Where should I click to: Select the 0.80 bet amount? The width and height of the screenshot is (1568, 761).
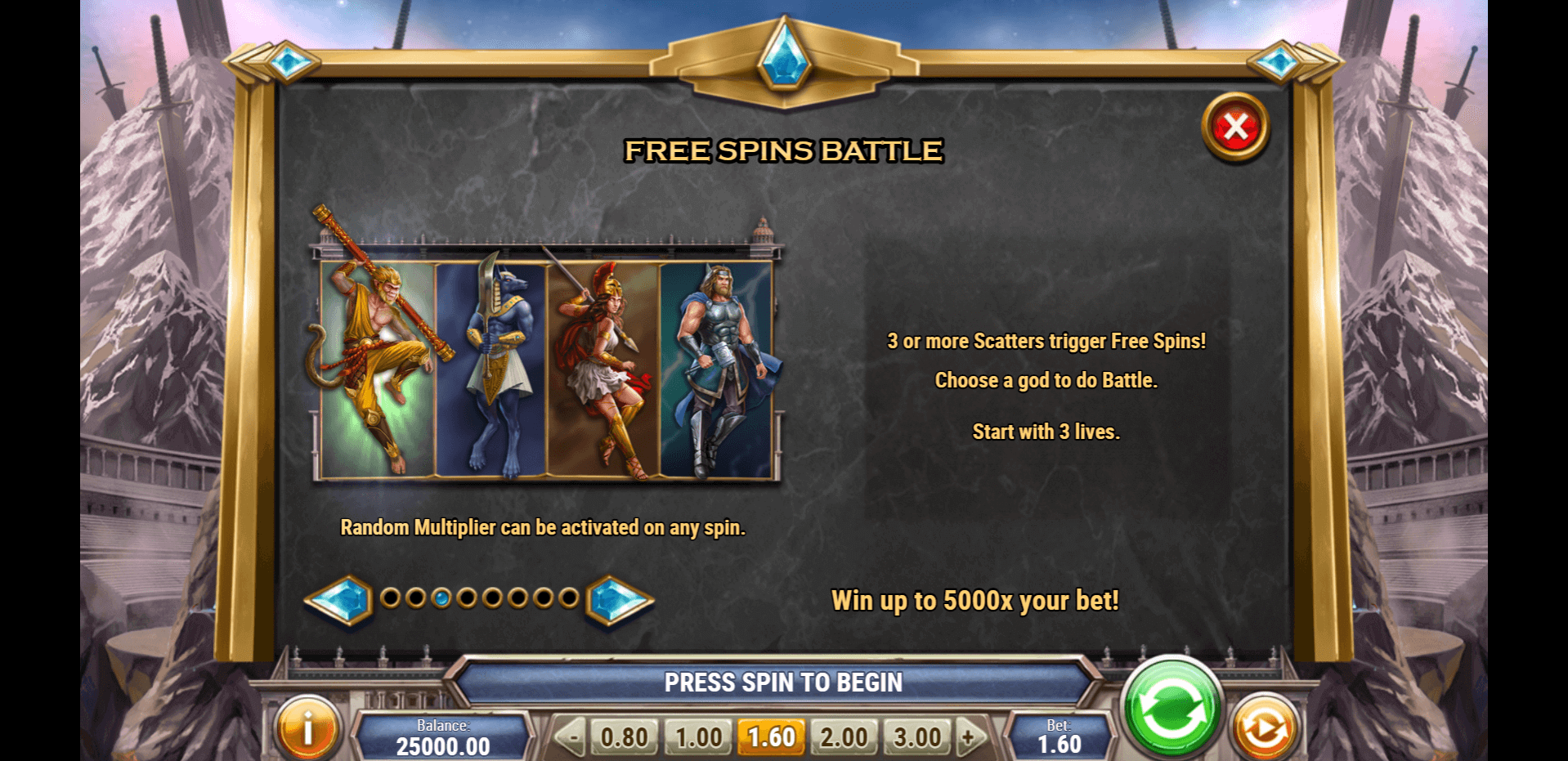(x=624, y=737)
